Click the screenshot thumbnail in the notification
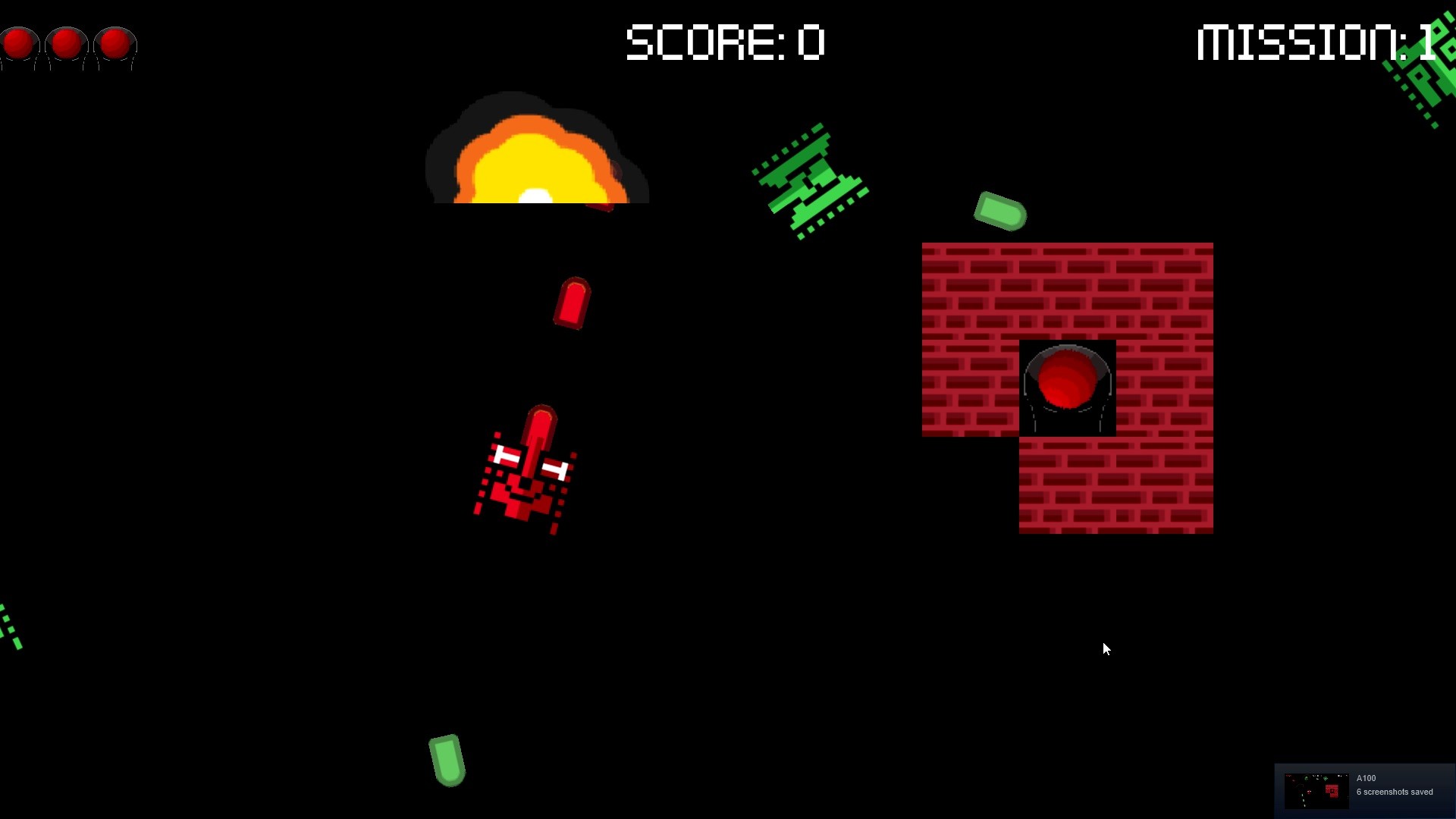The image size is (1456, 819). point(1316,789)
